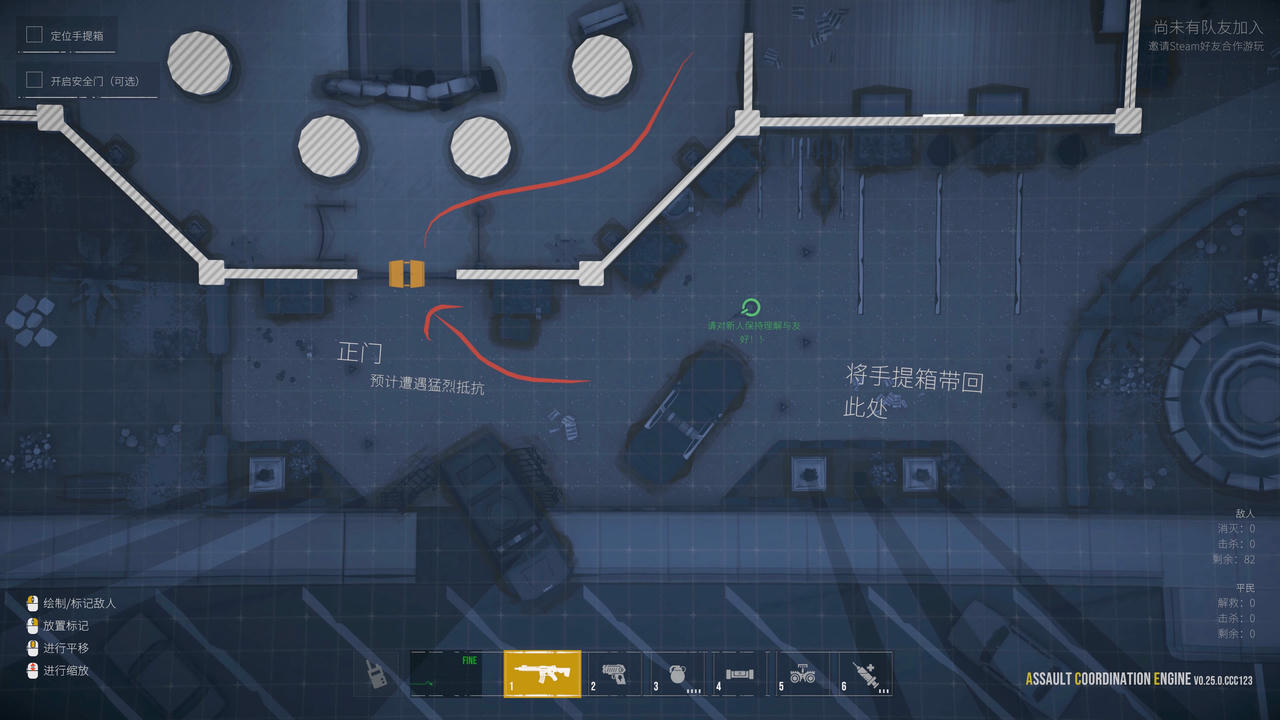Expand the 平民 civilian statistics panel
The width and height of the screenshot is (1280, 720).
click(x=1244, y=587)
